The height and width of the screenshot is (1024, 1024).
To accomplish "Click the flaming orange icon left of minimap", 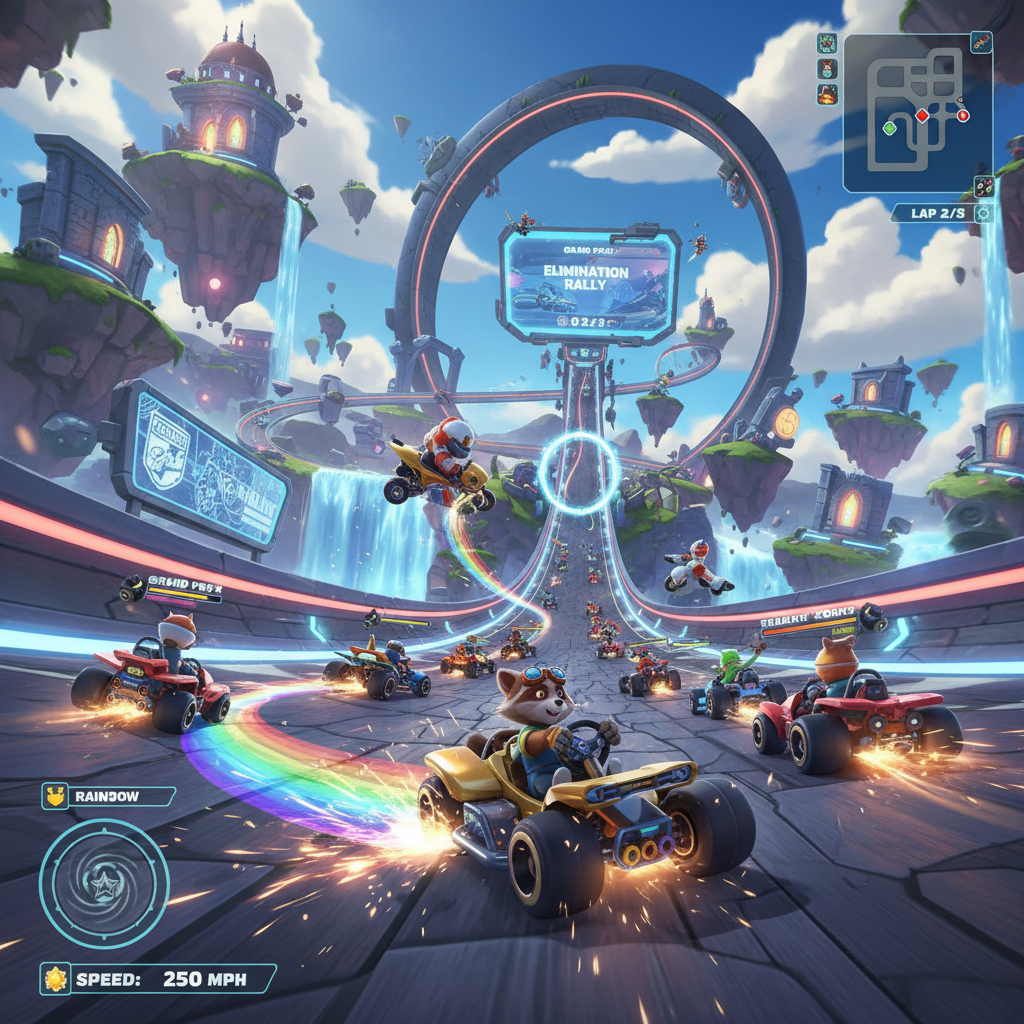I will point(827,95).
